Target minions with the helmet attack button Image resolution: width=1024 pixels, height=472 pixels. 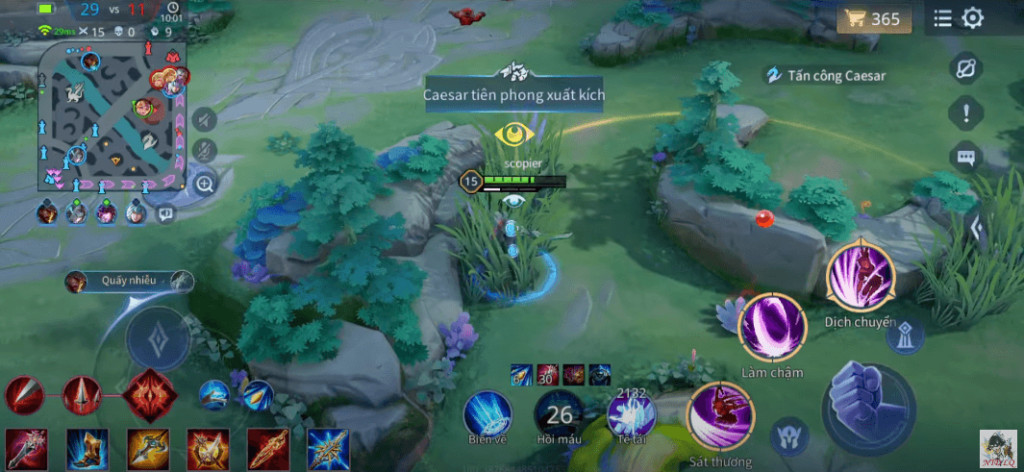click(790, 436)
